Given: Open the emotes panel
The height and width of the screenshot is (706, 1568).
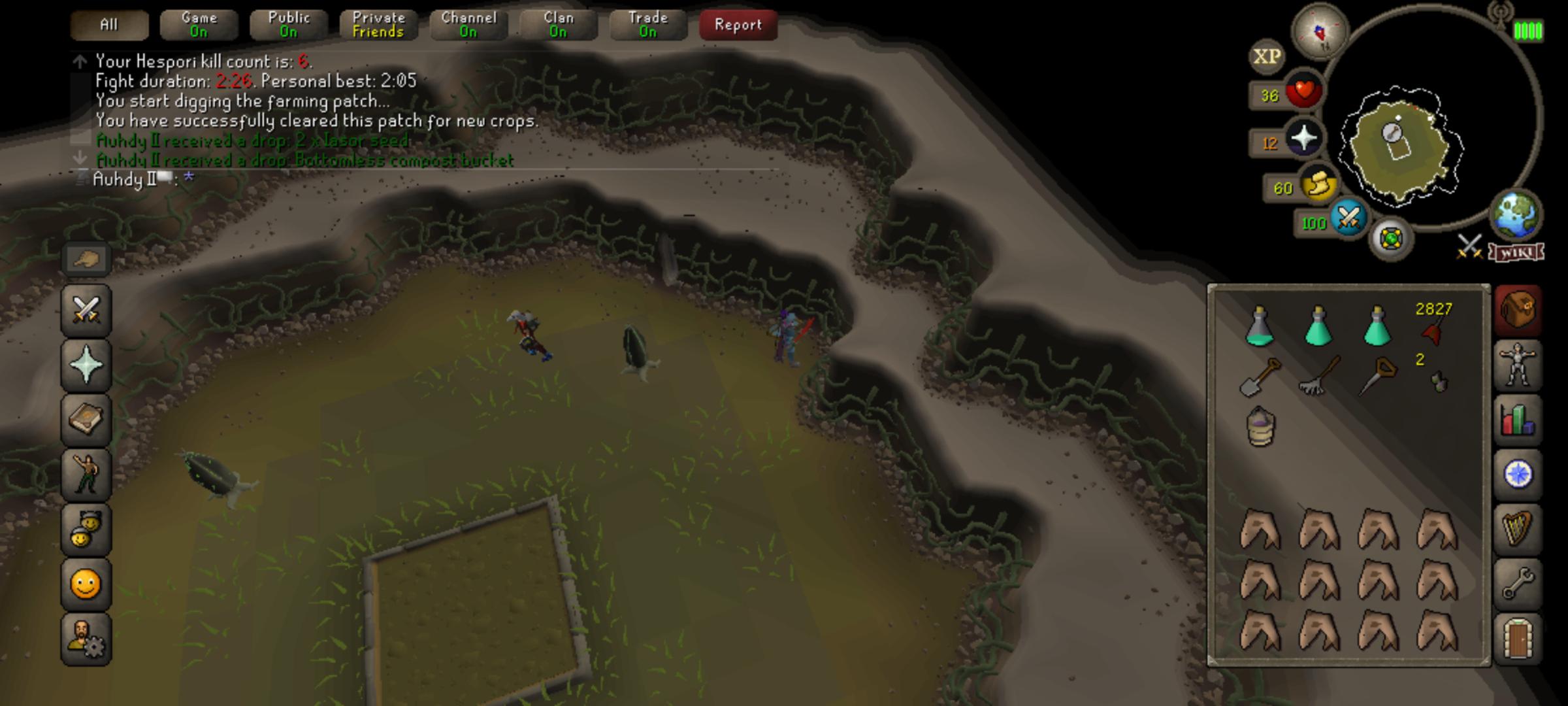Looking at the screenshot, I should pos(86,584).
